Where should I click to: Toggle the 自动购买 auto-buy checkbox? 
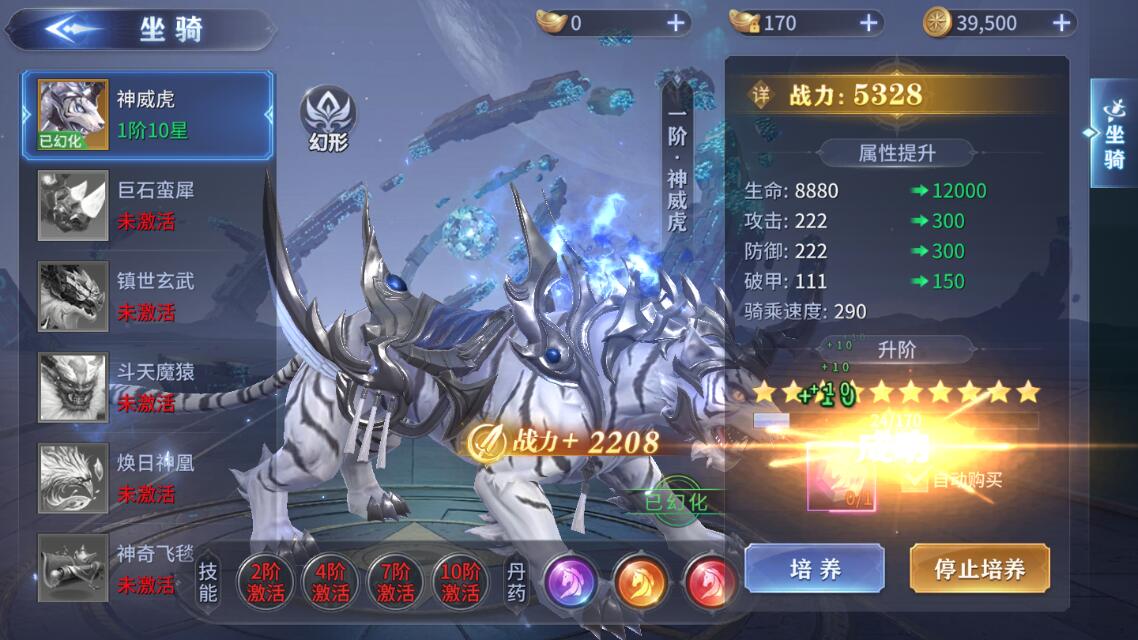[913, 480]
